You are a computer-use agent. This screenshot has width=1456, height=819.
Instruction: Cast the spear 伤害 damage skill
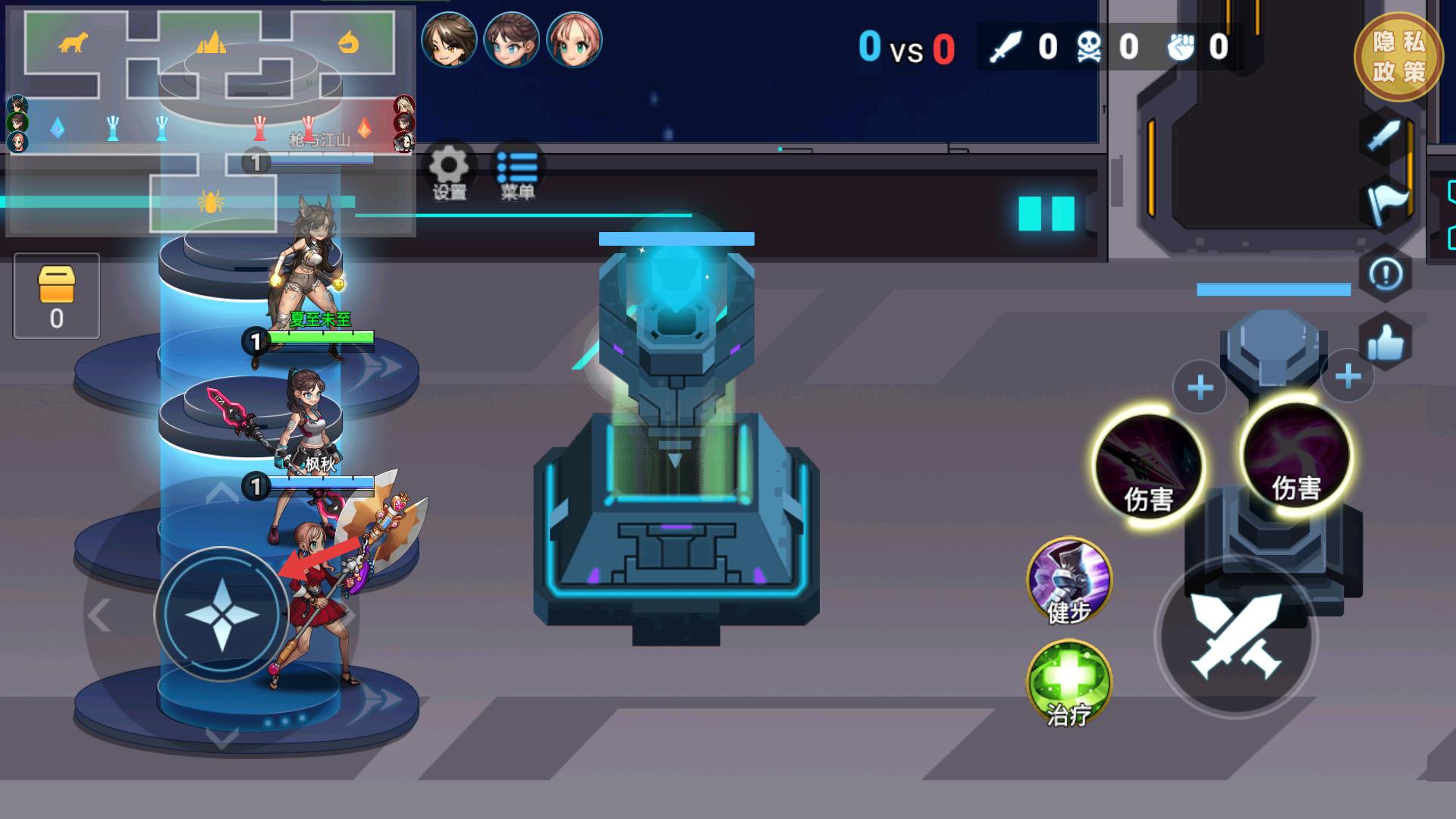coord(1149,467)
